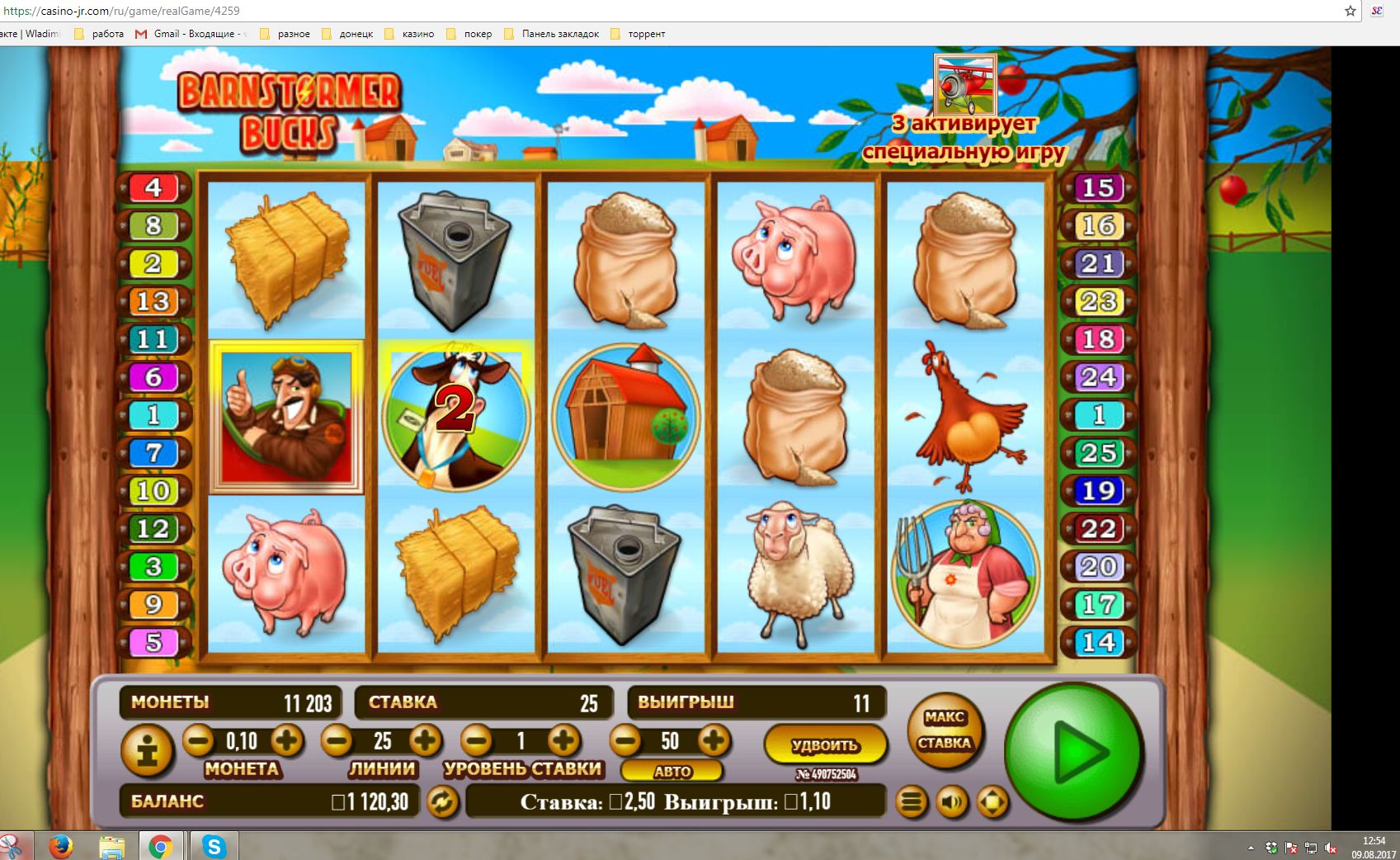Increase the autoplay spin count
The image size is (1400, 860).
click(x=714, y=740)
